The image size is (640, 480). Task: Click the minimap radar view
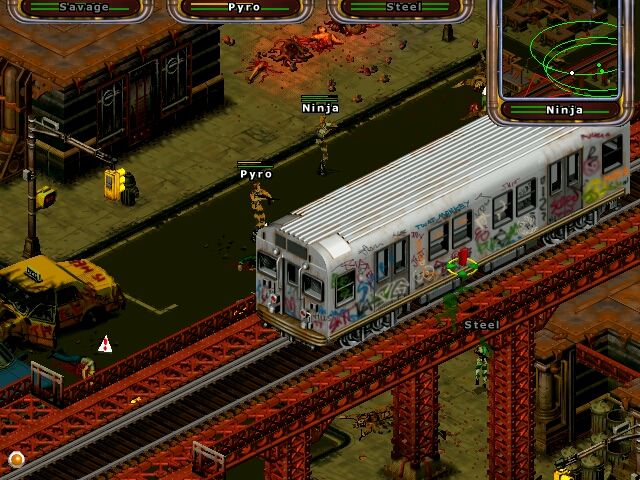(x=565, y=55)
